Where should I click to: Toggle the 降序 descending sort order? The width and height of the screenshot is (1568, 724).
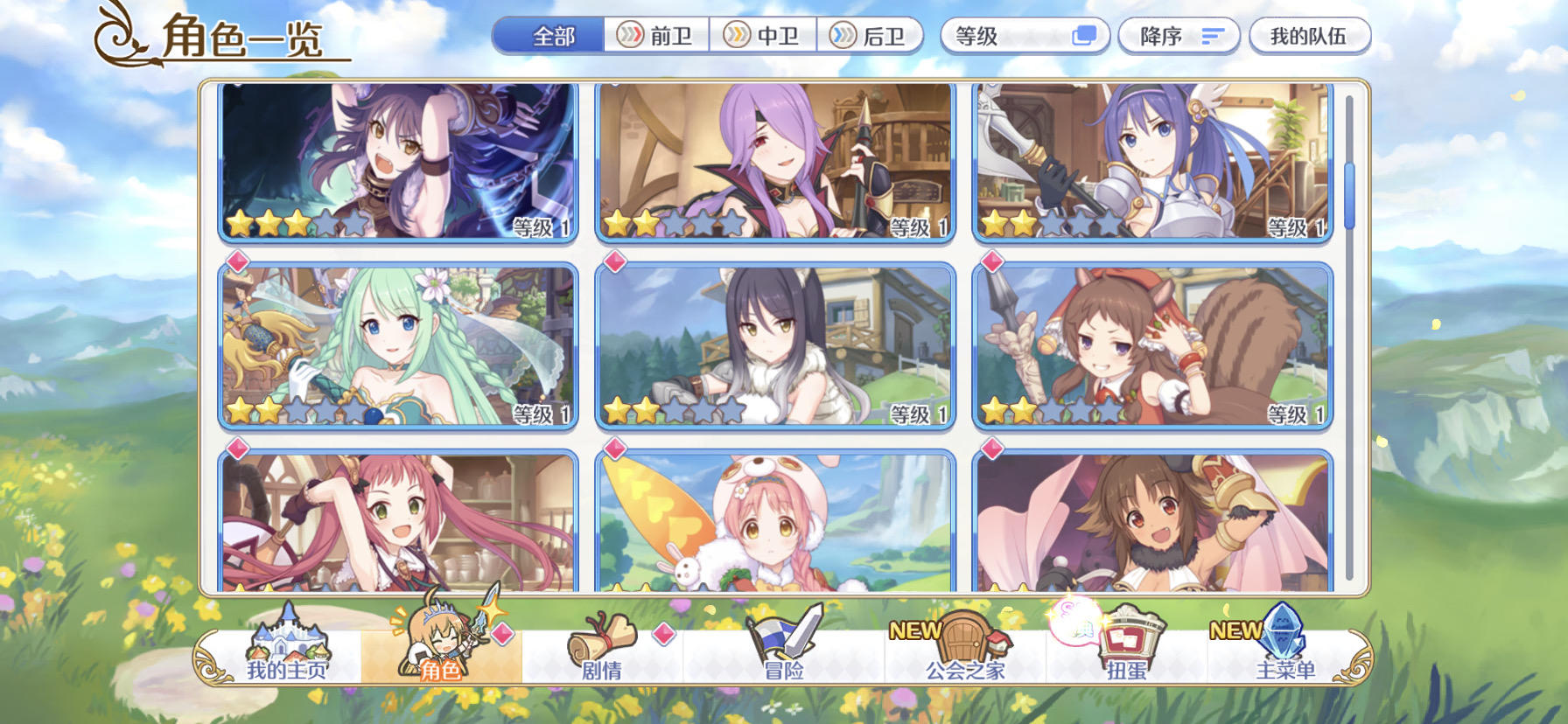coord(1177,36)
